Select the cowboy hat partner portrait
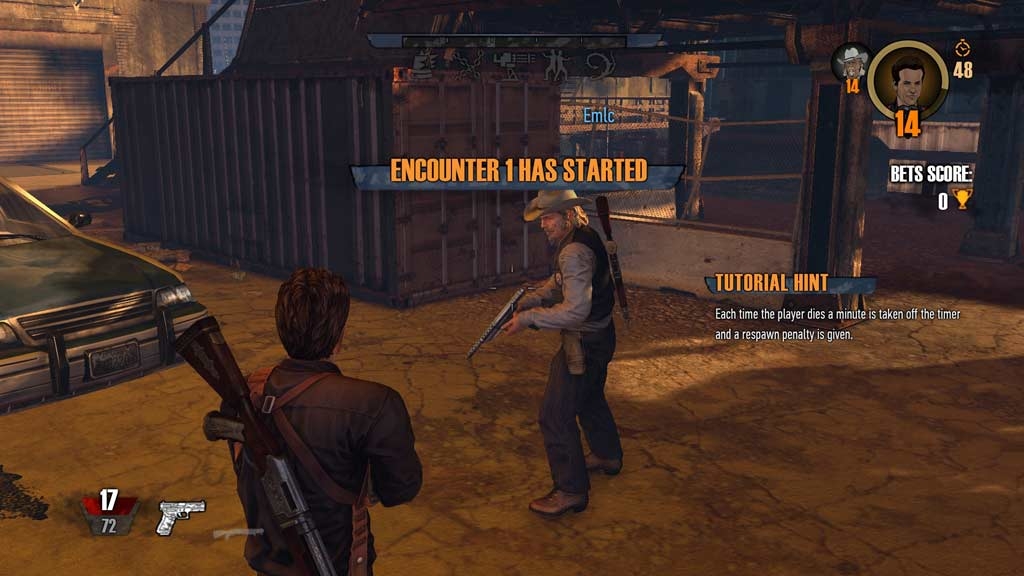Image resolution: width=1024 pixels, height=576 pixels. click(x=853, y=63)
